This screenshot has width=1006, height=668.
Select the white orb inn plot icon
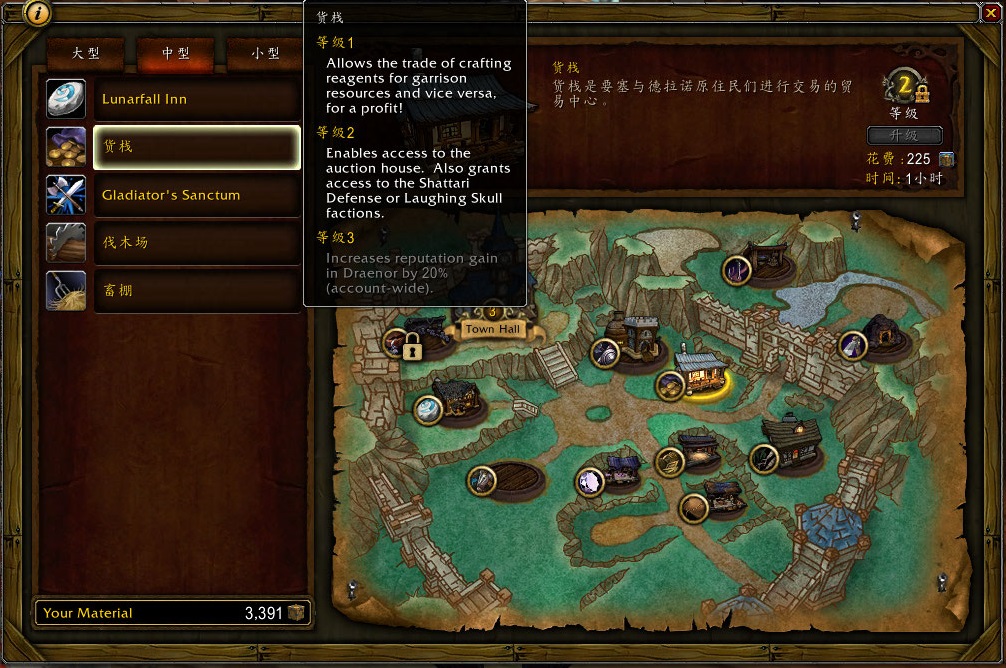tap(429, 409)
